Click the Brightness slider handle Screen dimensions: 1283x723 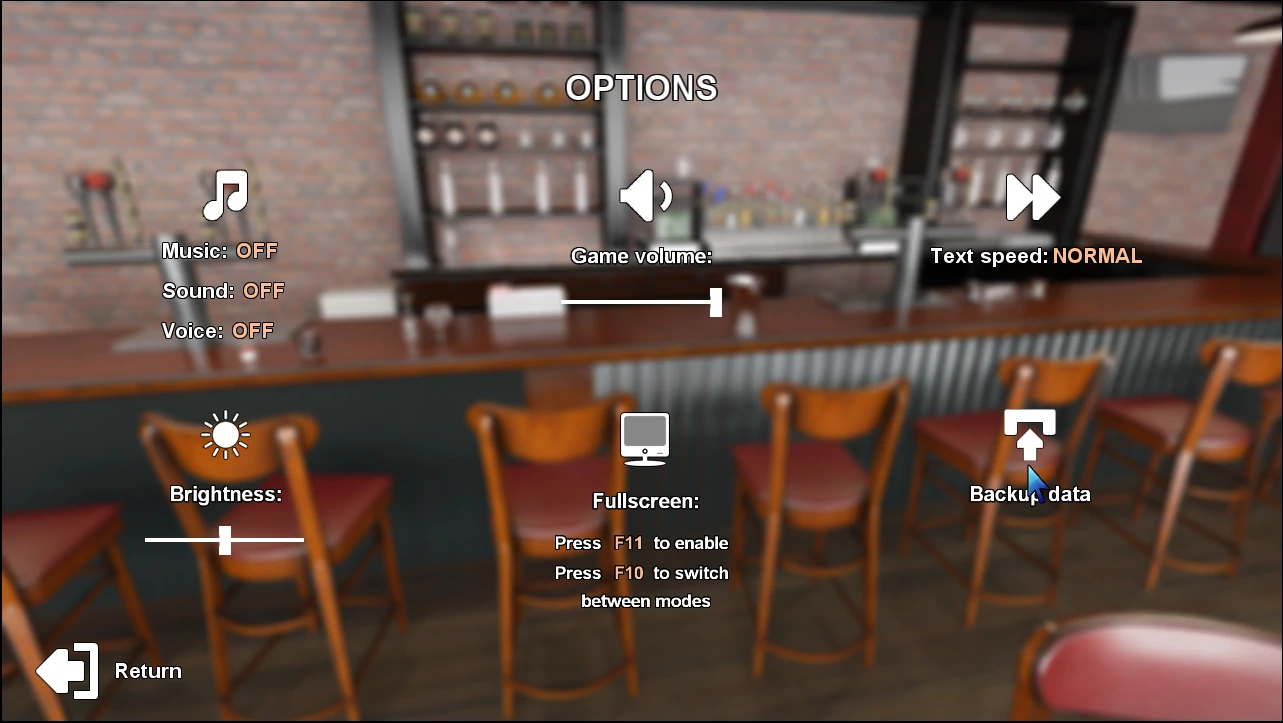(225, 540)
